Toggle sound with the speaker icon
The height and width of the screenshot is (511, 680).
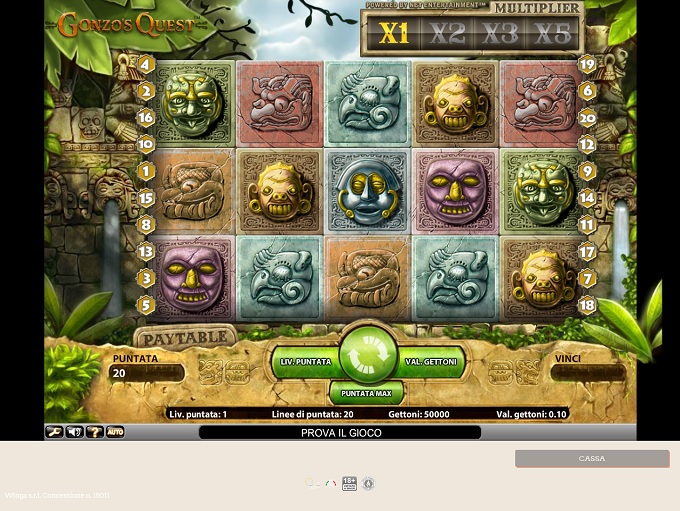click(x=74, y=432)
